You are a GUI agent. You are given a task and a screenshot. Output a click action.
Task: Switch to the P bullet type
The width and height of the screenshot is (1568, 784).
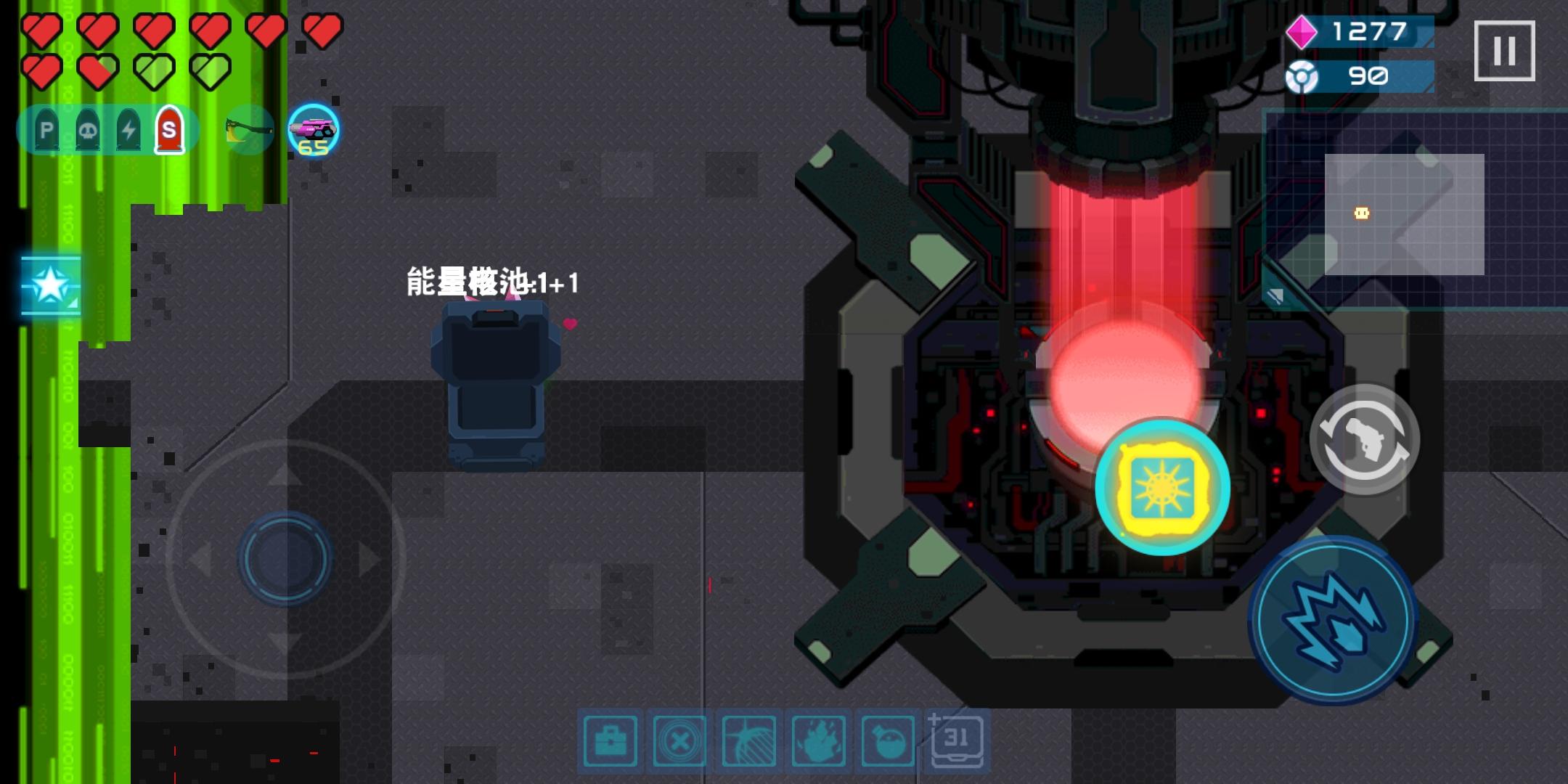pyautogui.click(x=45, y=131)
